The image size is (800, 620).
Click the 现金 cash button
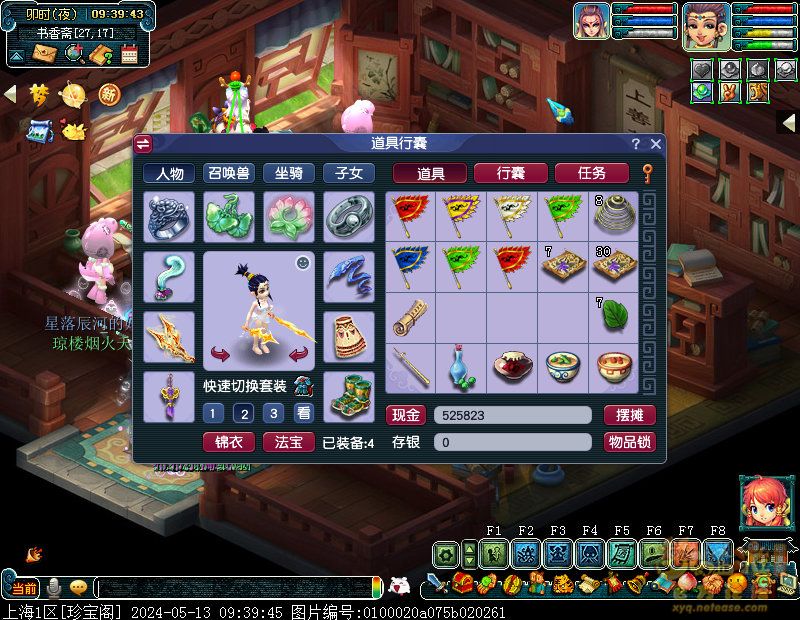coord(406,415)
